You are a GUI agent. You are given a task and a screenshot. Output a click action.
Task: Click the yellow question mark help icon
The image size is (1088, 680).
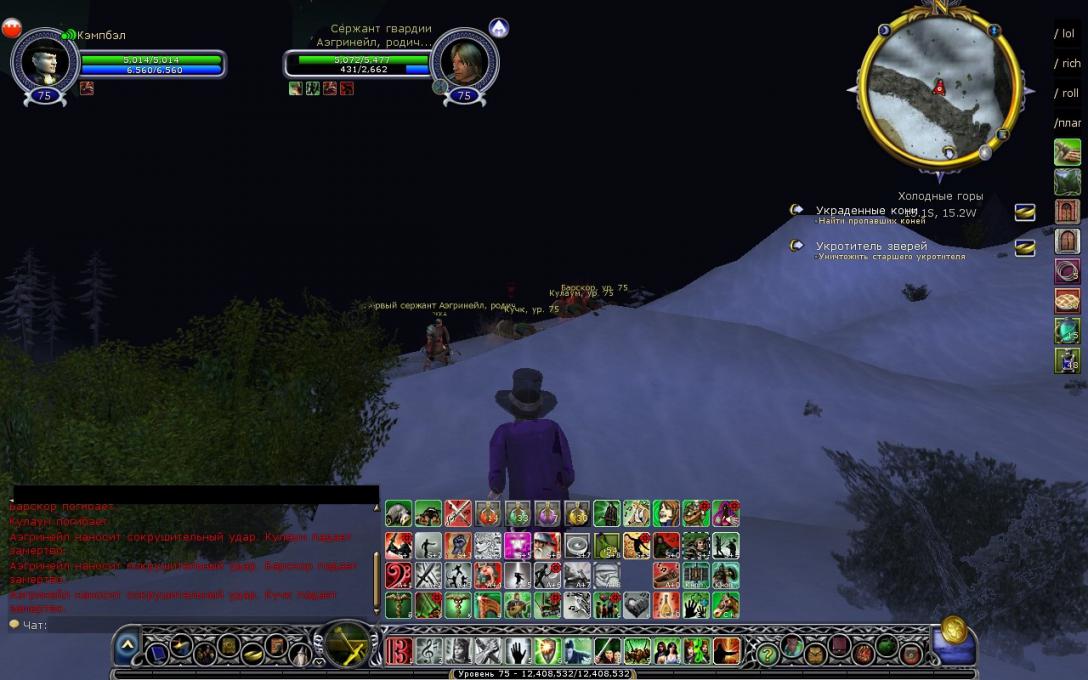coord(768,652)
